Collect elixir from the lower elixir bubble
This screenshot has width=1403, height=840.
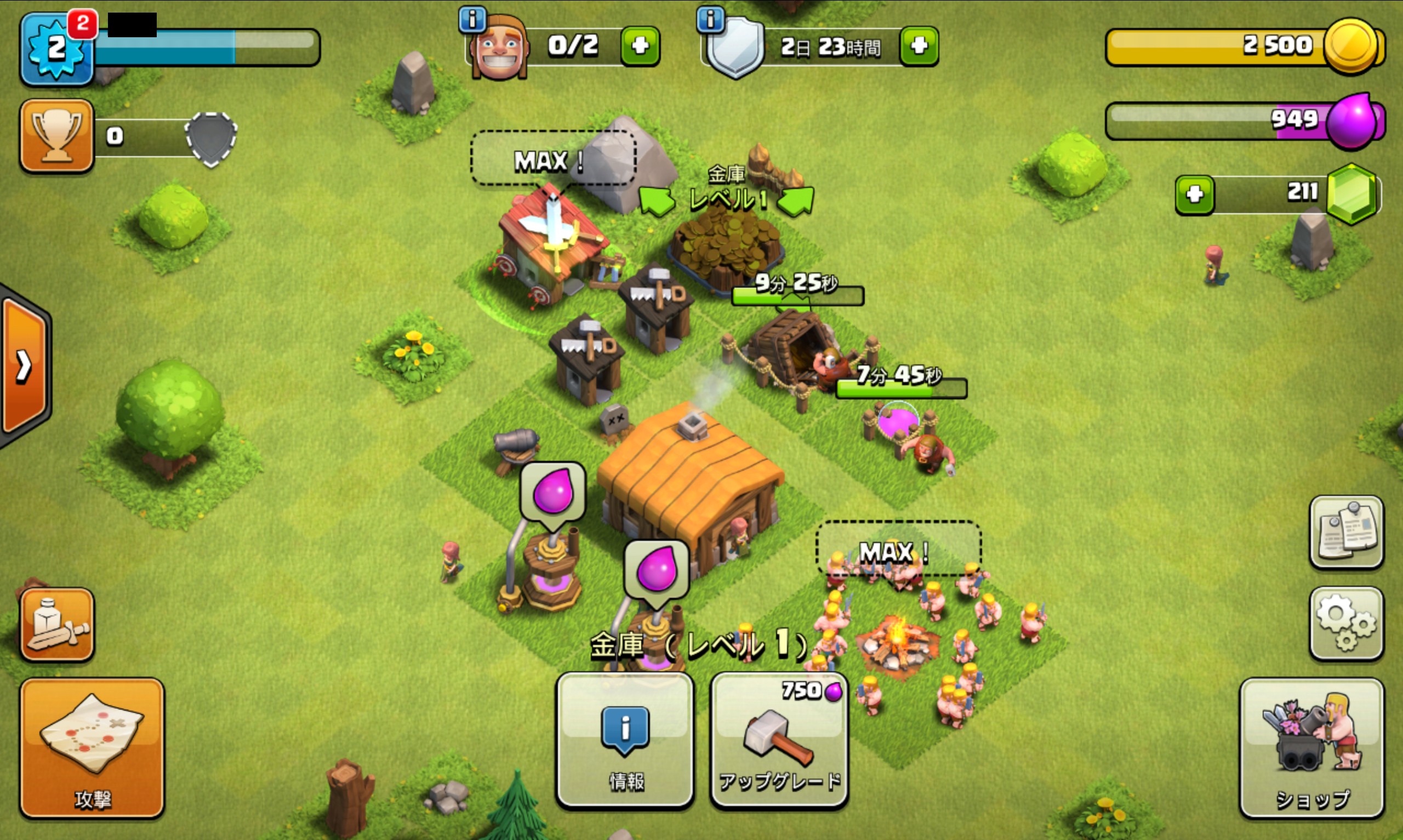point(656,569)
